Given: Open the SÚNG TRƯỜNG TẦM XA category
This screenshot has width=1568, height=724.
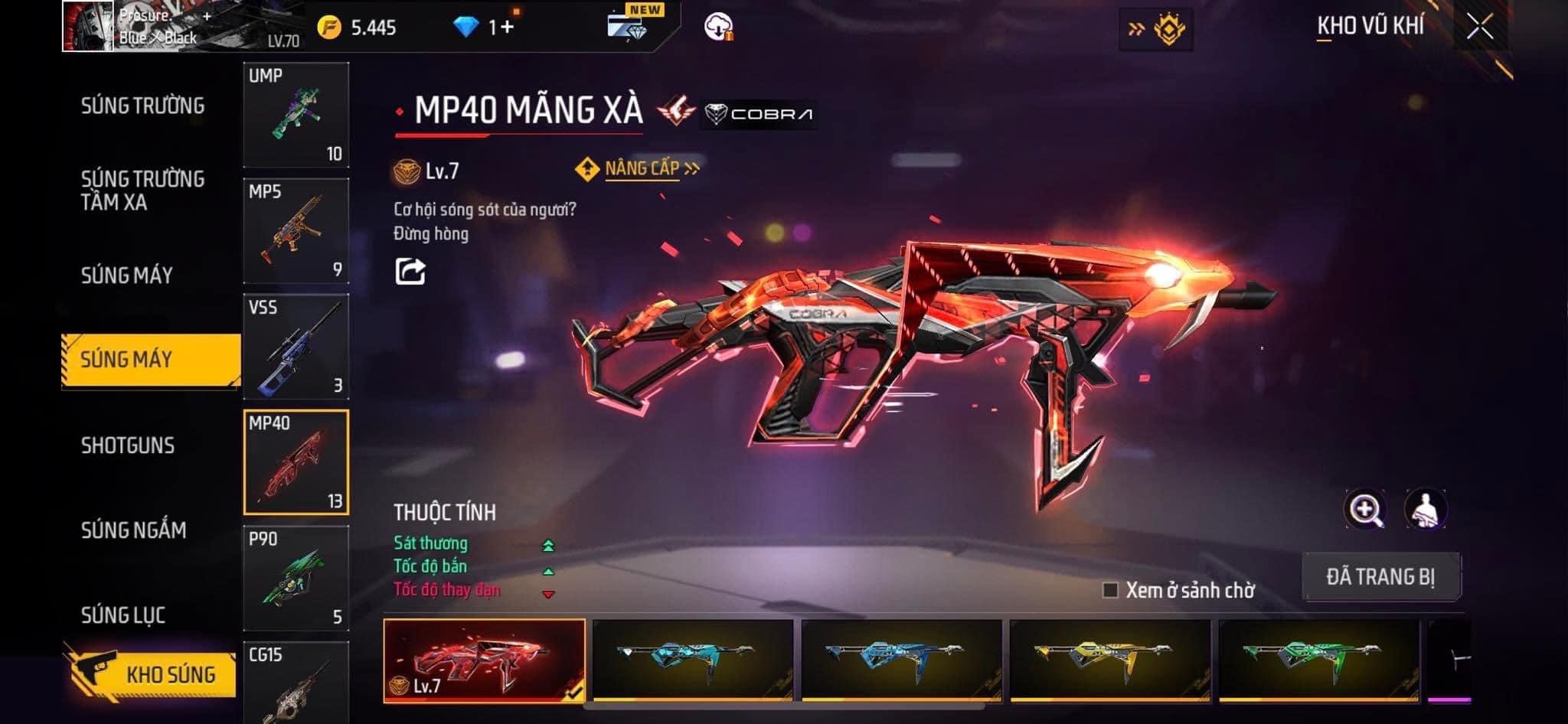Looking at the screenshot, I should (x=143, y=190).
